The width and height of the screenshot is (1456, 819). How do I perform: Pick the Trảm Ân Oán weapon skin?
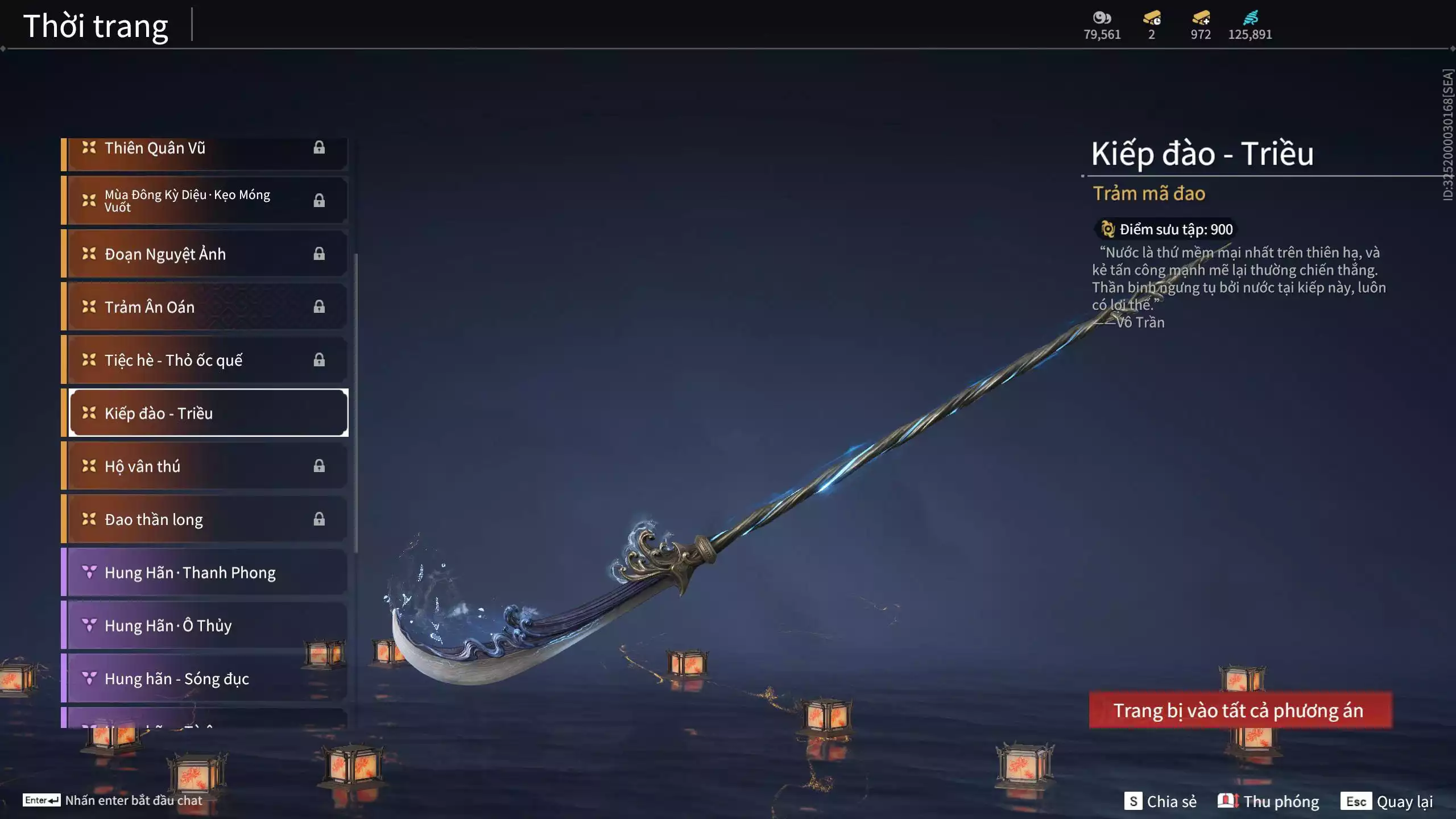205,307
